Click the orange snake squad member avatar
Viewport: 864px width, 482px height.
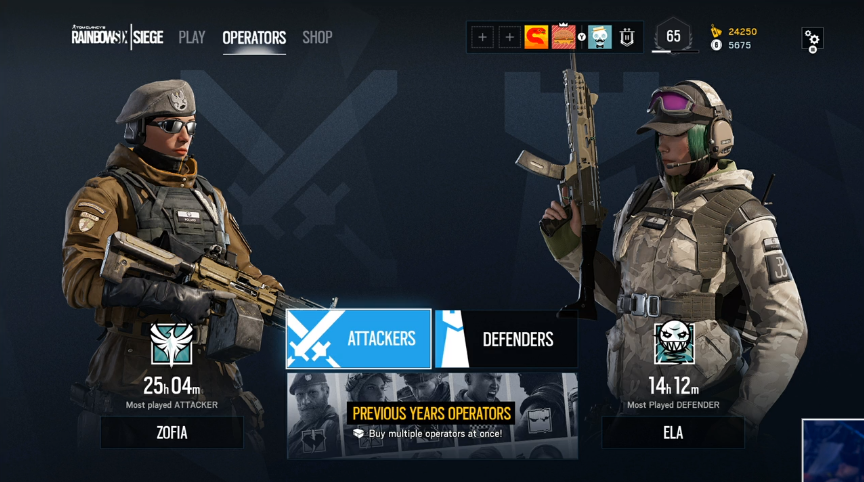(536, 37)
